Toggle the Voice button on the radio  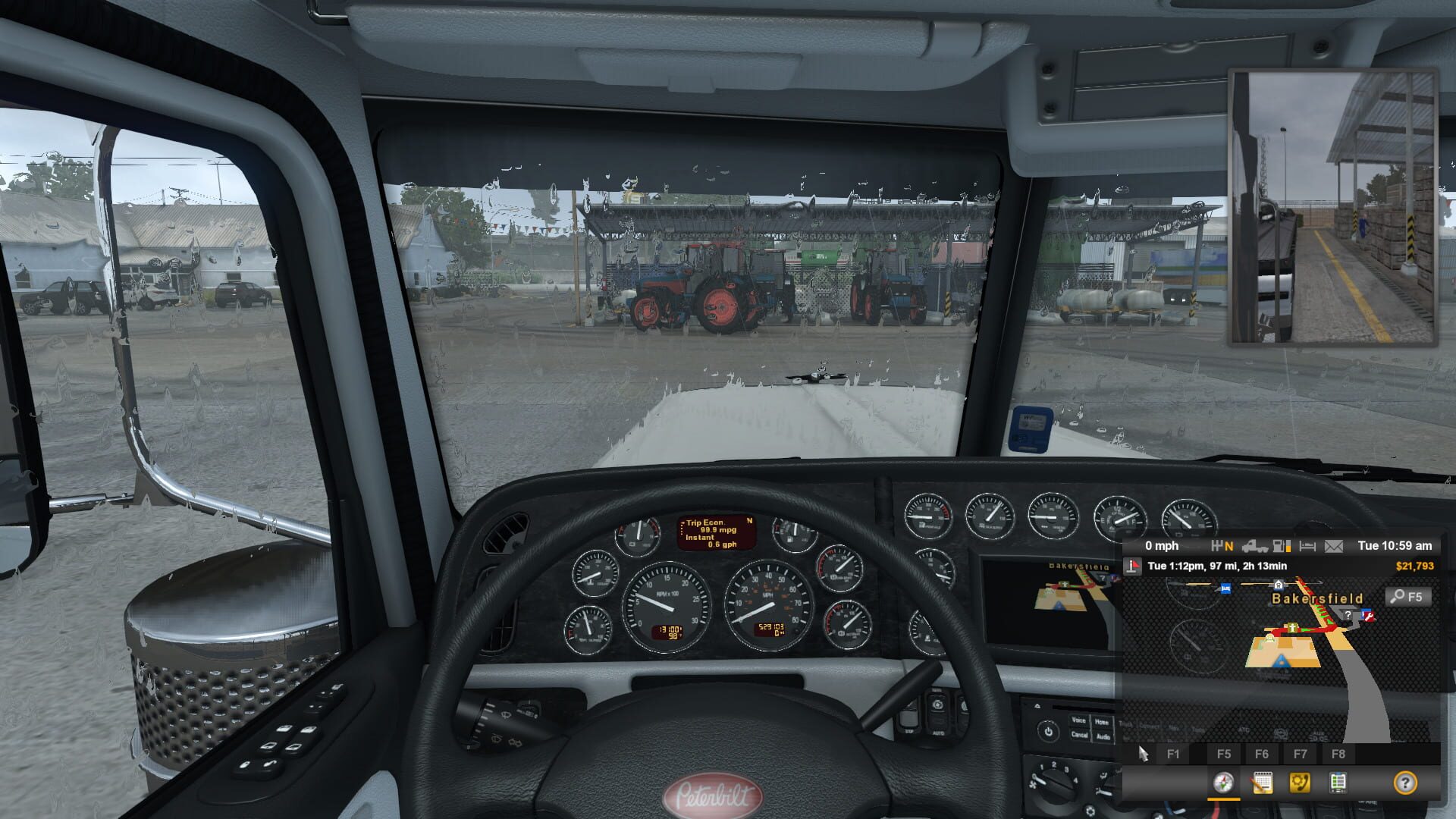coord(1079,720)
